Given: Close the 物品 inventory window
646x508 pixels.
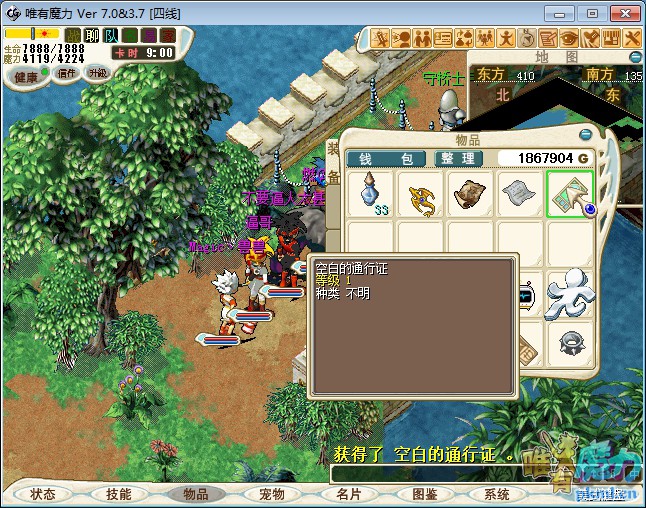Looking at the screenshot, I should (585, 134).
